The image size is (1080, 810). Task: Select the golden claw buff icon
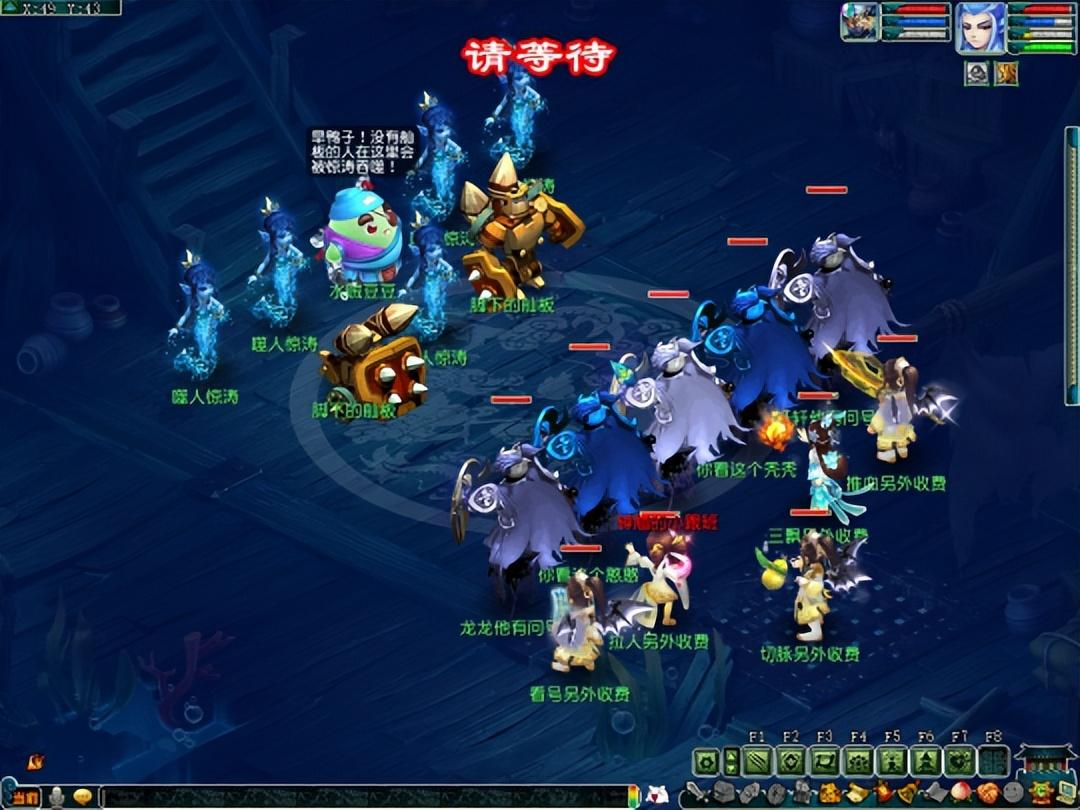(1005, 73)
